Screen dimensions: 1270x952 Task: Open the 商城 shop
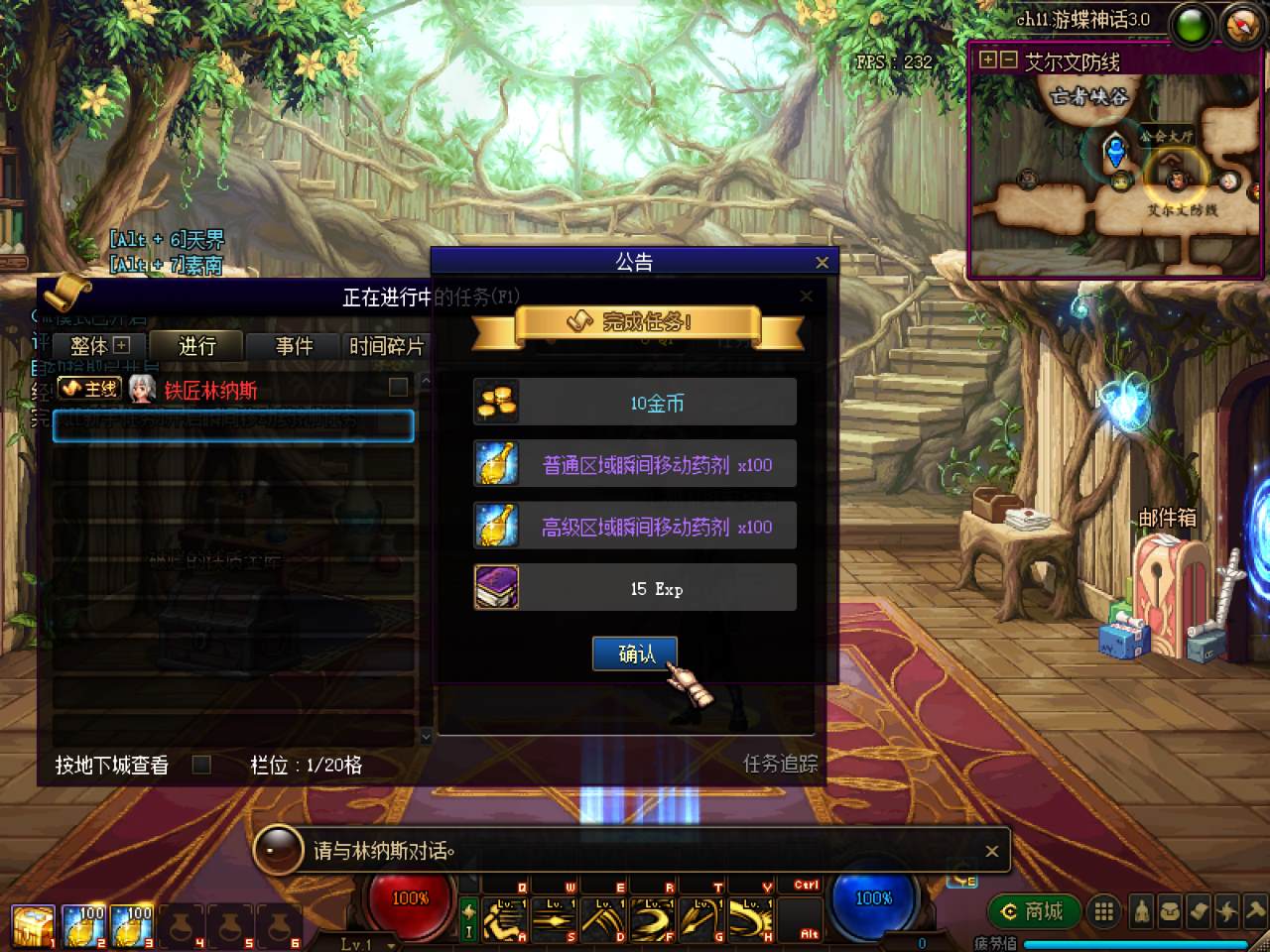pos(1032,911)
